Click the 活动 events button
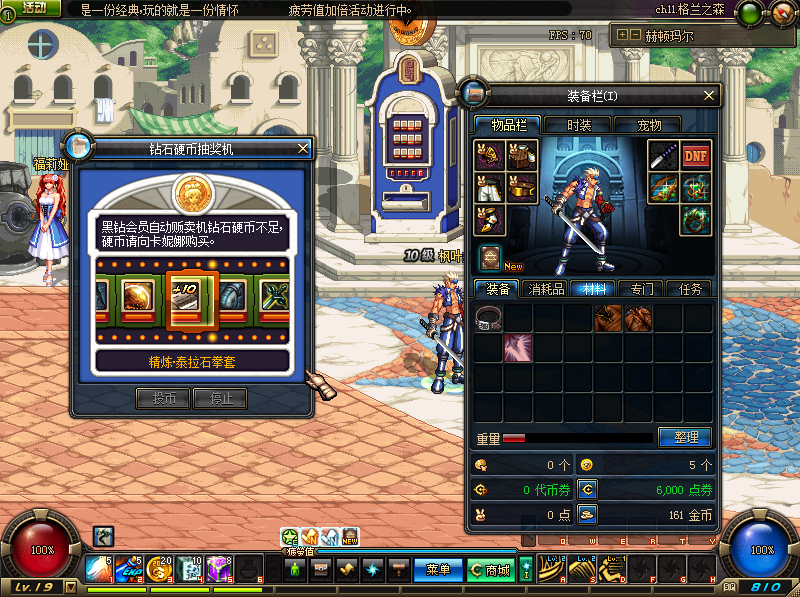Viewport: 800px width, 597px height. pos(34,8)
